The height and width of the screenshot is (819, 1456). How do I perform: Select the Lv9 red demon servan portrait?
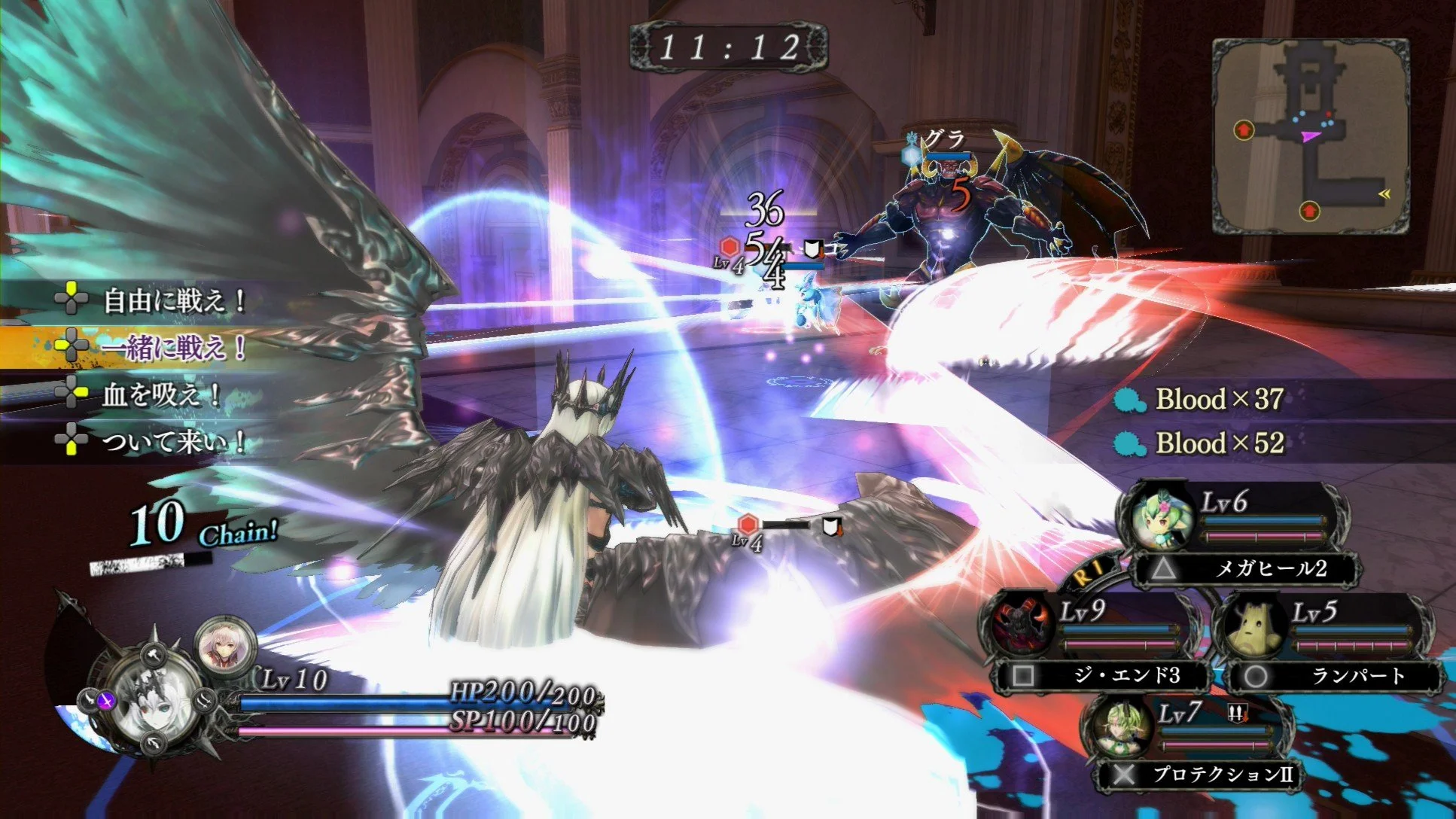pos(1021,624)
